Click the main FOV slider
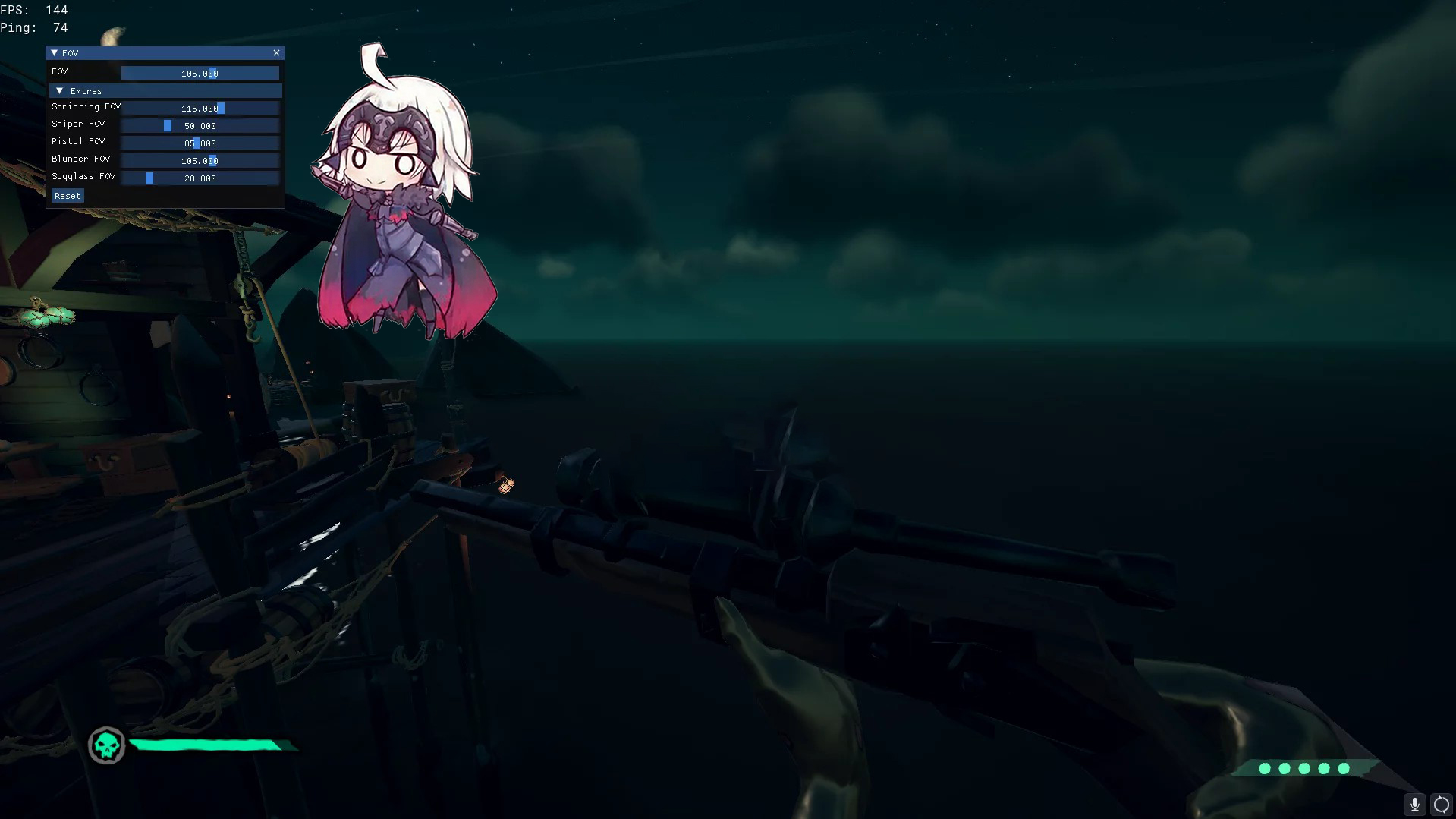This screenshot has height=819, width=1456. tap(200, 74)
